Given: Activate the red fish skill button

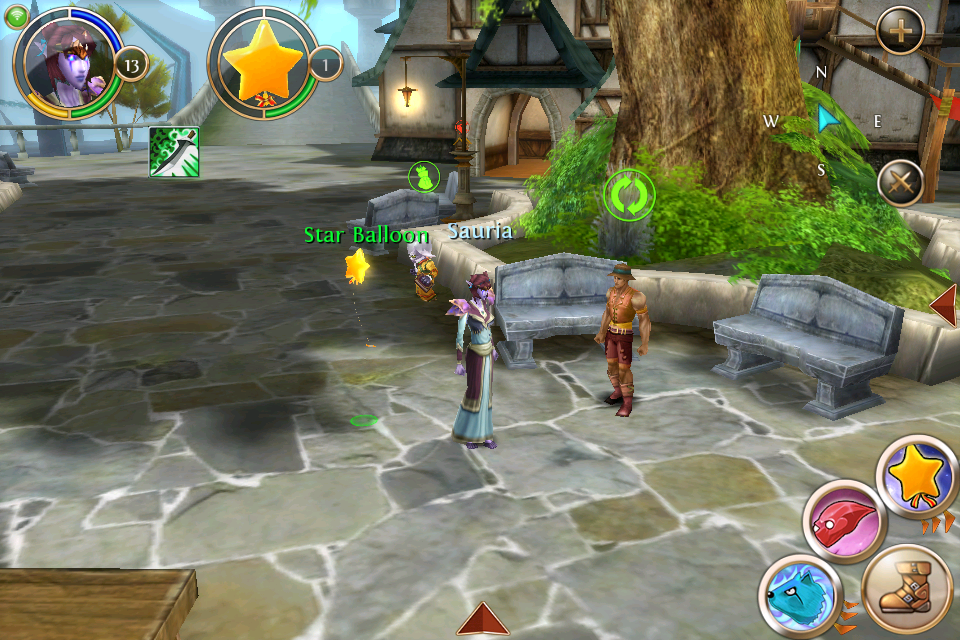Looking at the screenshot, I should 844,521.
